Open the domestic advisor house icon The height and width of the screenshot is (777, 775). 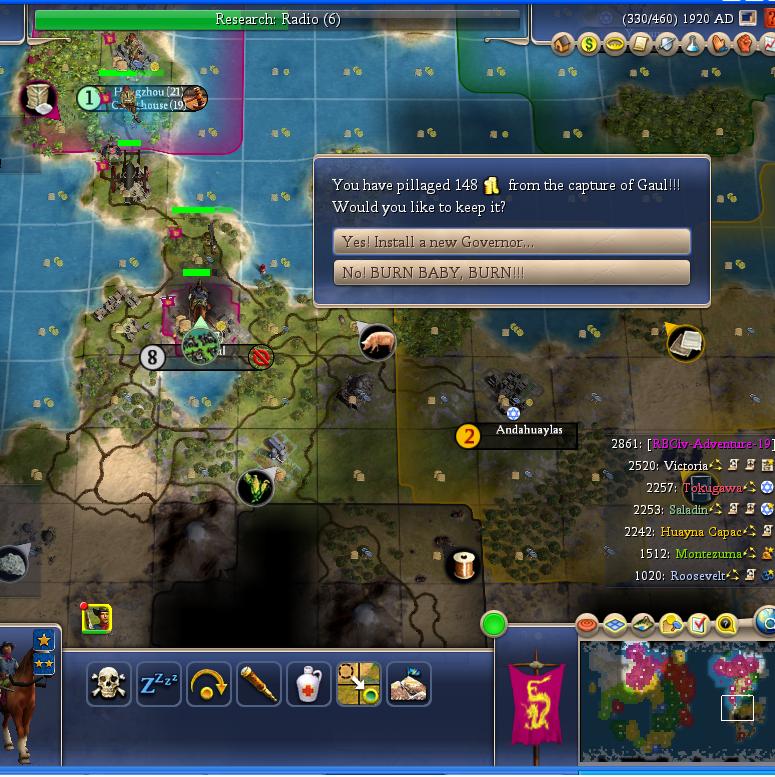(x=563, y=44)
